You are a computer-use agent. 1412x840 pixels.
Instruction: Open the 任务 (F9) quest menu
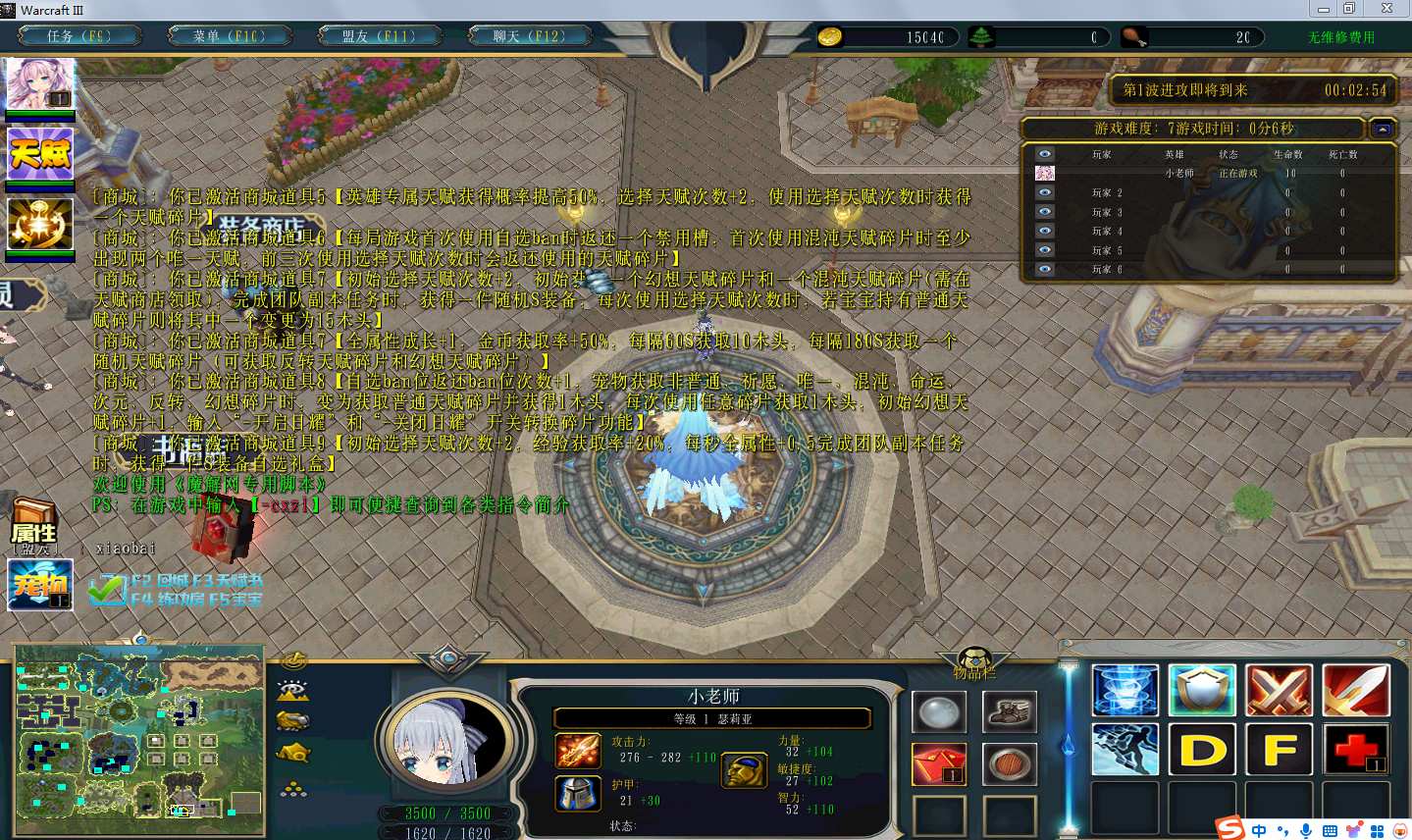78,36
